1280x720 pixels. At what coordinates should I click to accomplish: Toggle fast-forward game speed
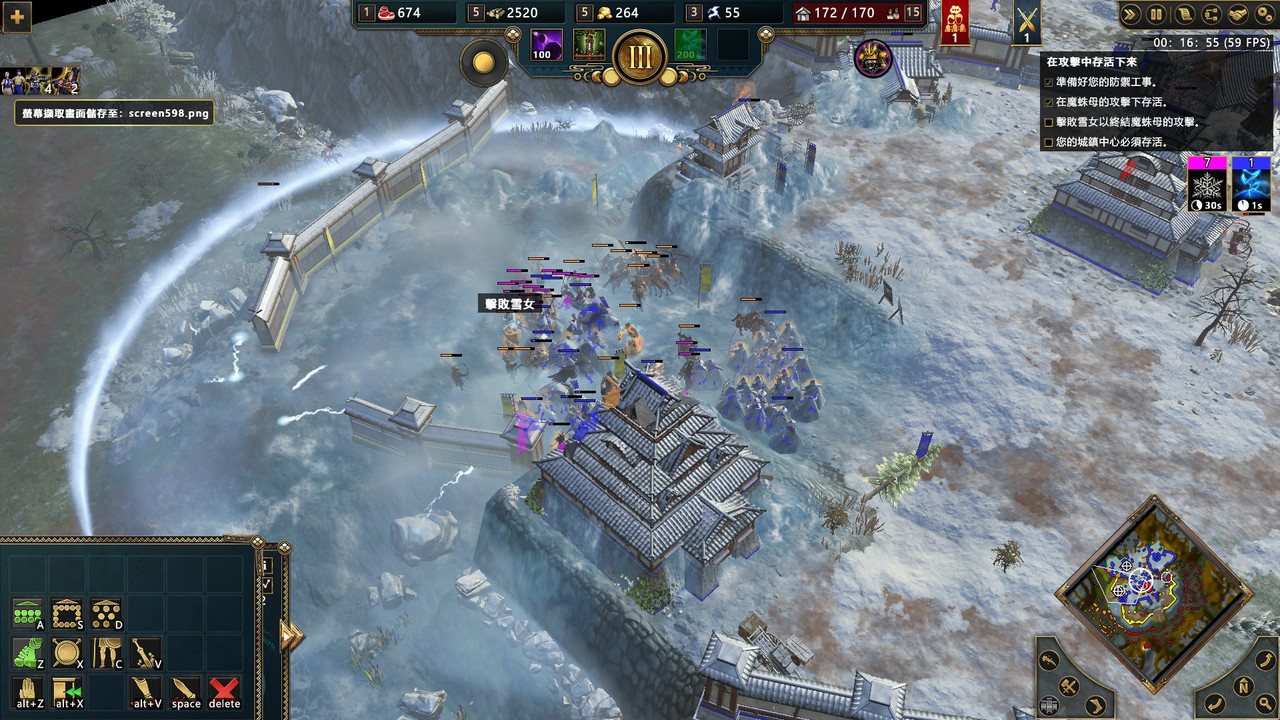coord(1131,14)
